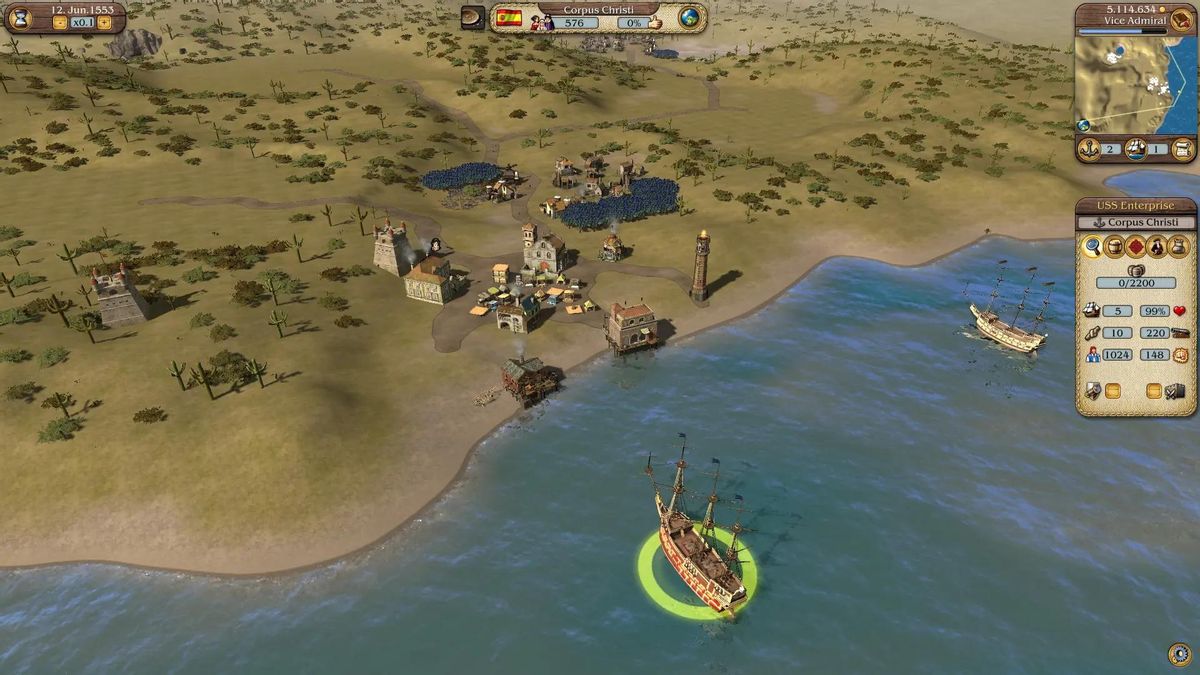Open the scroll messages button under minimap
The height and width of the screenshot is (675, 1200).
tap(1183, 149)
